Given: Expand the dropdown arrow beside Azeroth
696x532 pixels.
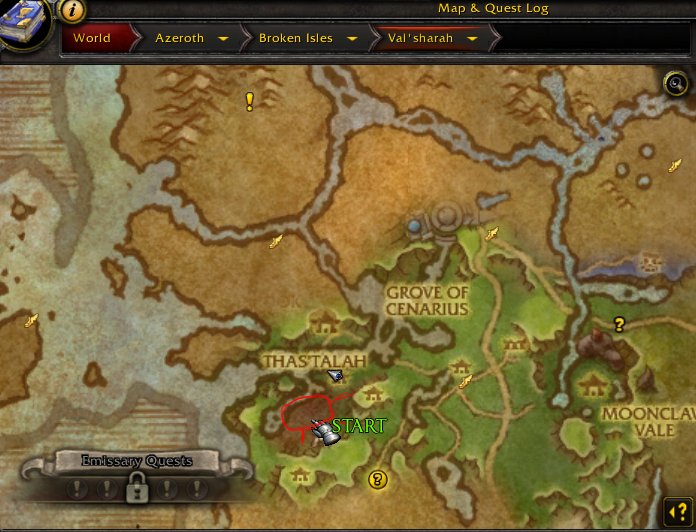Looking at the screenshot, I should (x=222, y=39).
